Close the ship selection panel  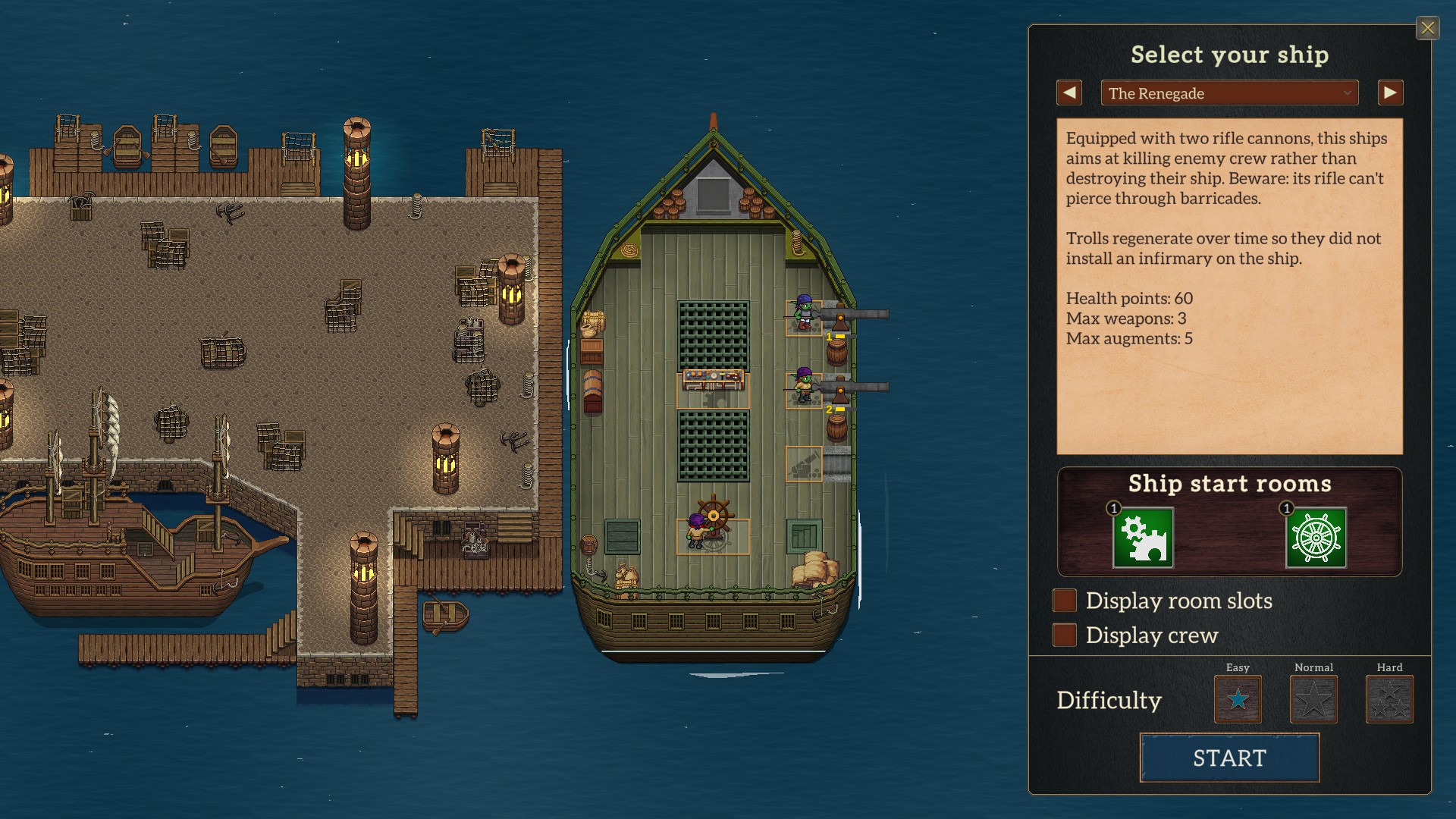[1427, 29]
